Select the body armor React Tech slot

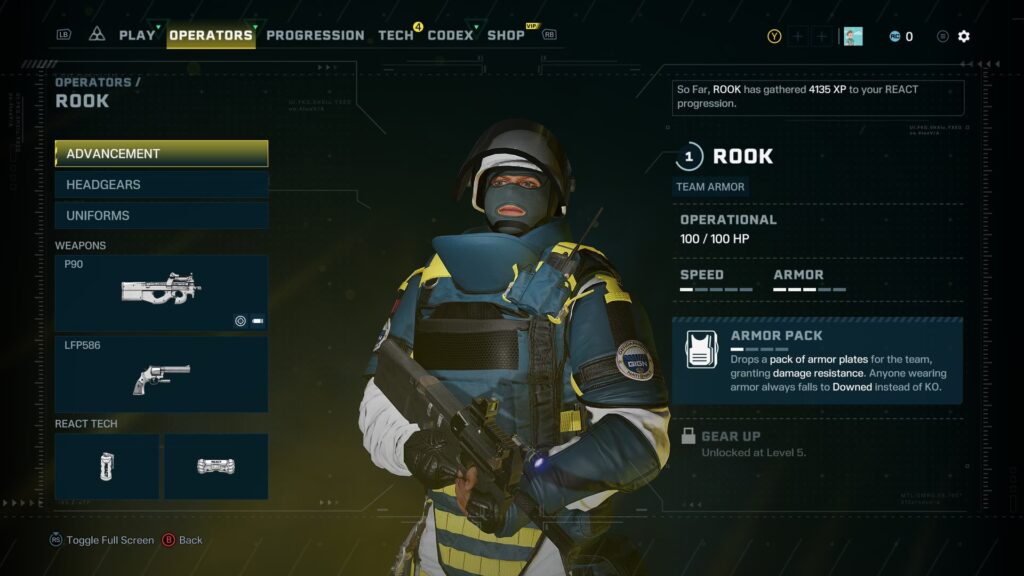(x=216, y=466)
